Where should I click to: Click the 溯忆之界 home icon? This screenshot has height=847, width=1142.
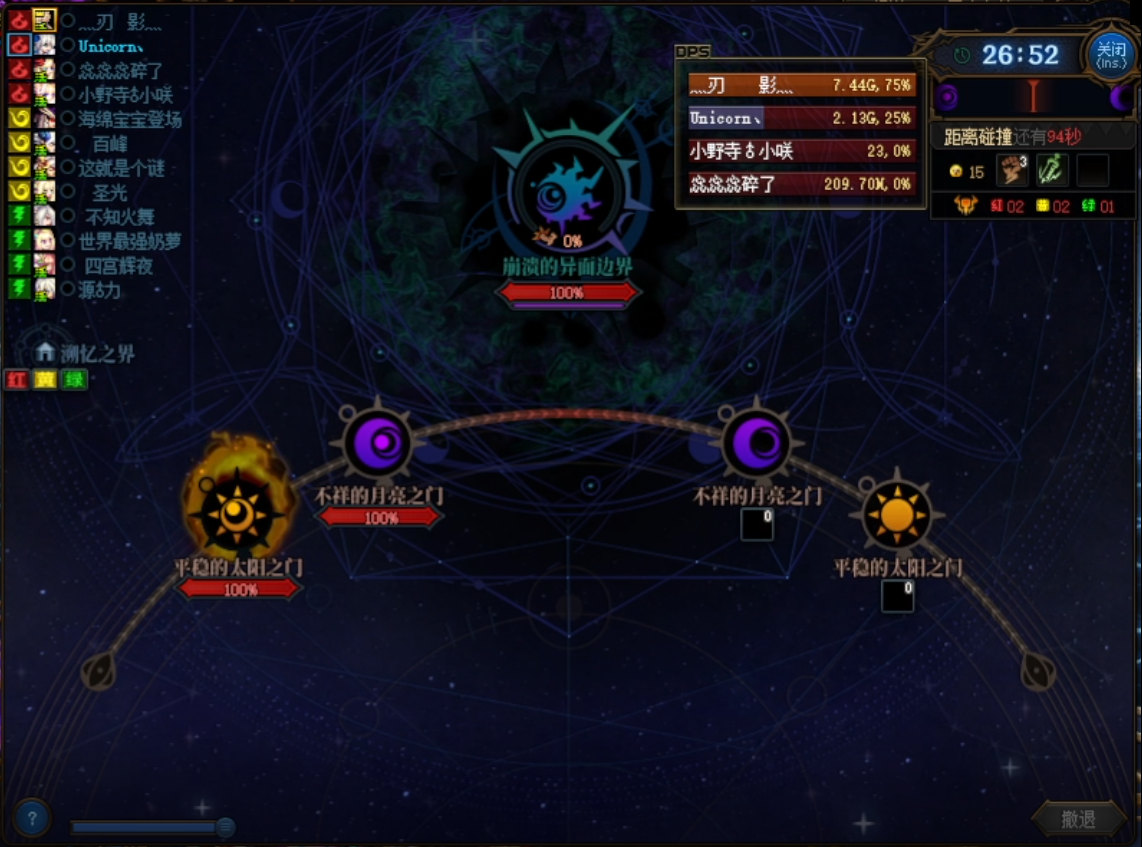click(x=45, y=352)
